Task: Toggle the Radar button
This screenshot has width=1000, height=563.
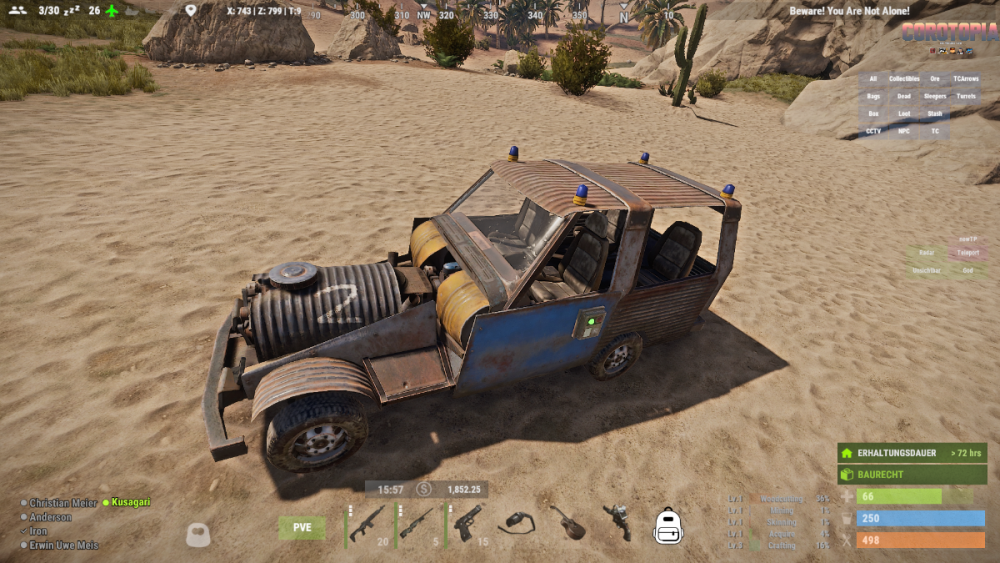Action: (927, 254)
